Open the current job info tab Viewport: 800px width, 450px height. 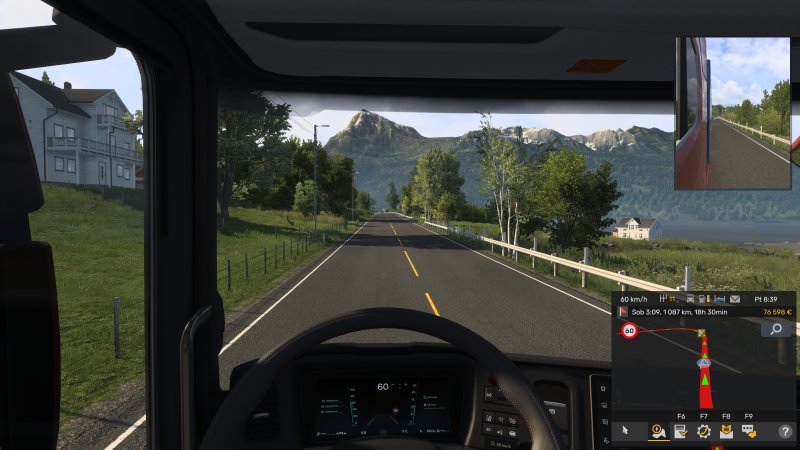pyautogui.click(x=681, y=431)
